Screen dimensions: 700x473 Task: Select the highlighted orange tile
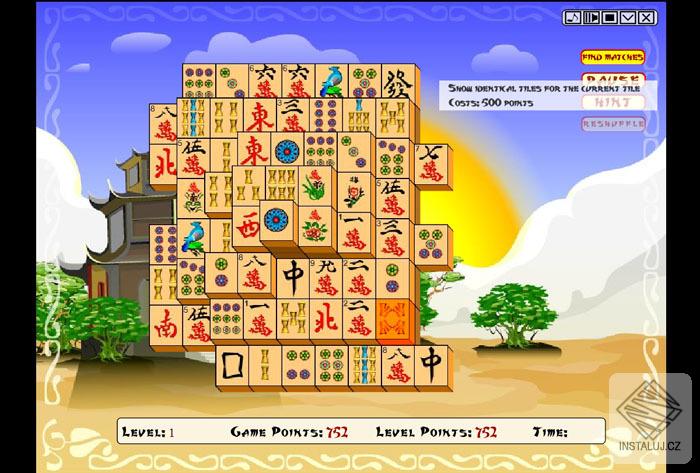pos(392,318)
